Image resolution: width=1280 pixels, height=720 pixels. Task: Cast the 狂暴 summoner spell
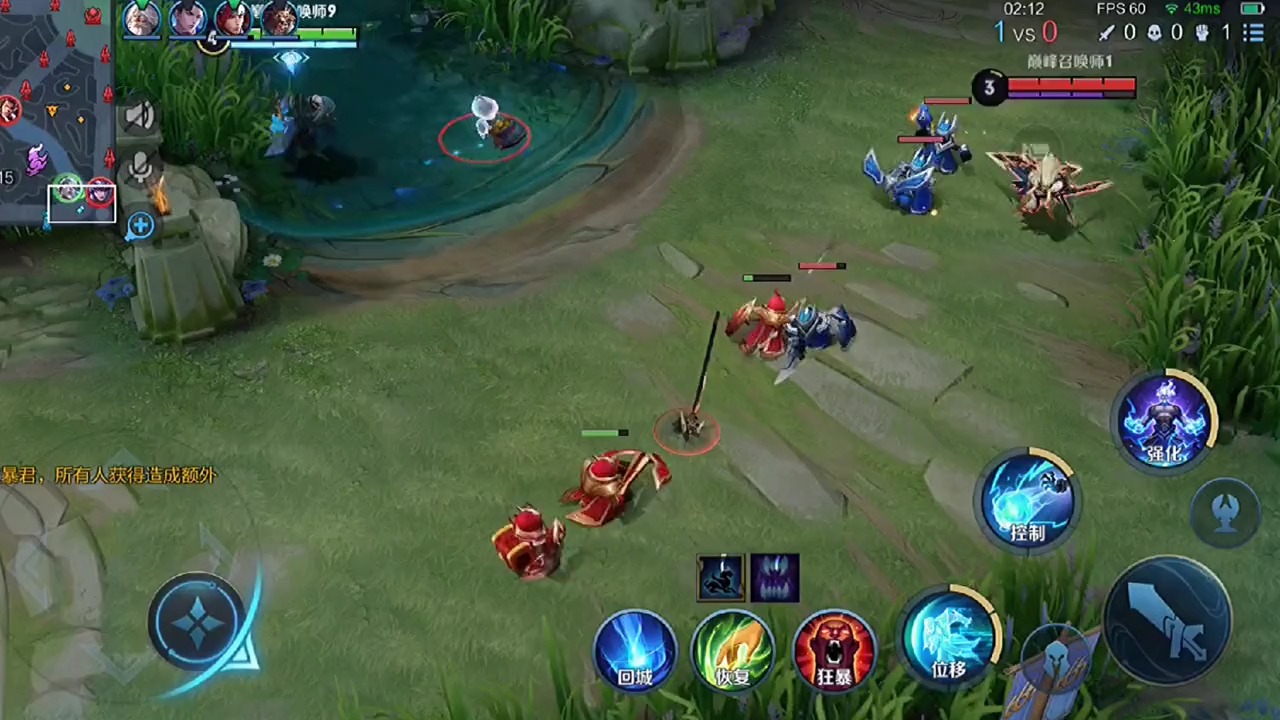[834, 650]
